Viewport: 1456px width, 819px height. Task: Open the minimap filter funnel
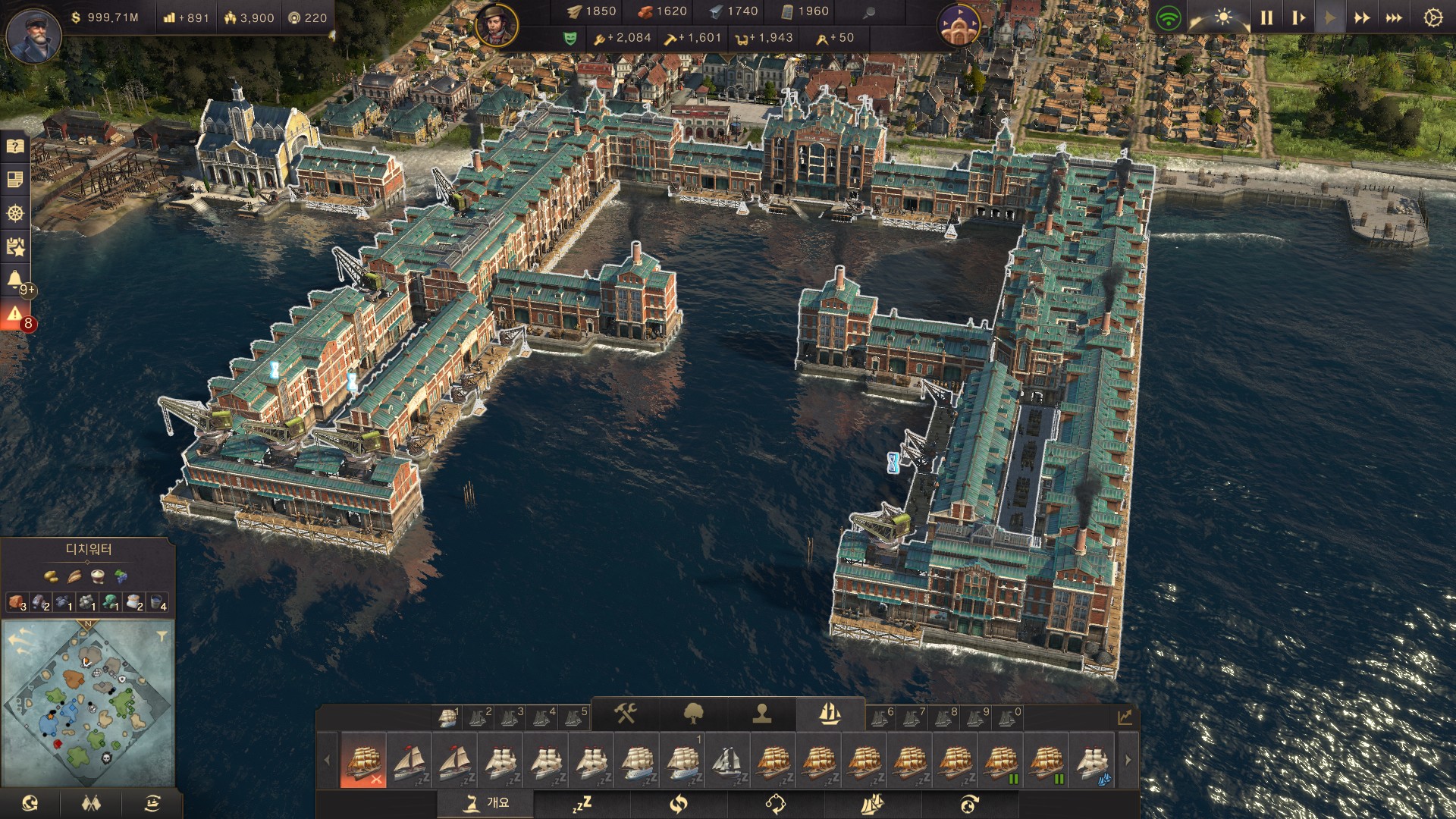tap(162, 636)
